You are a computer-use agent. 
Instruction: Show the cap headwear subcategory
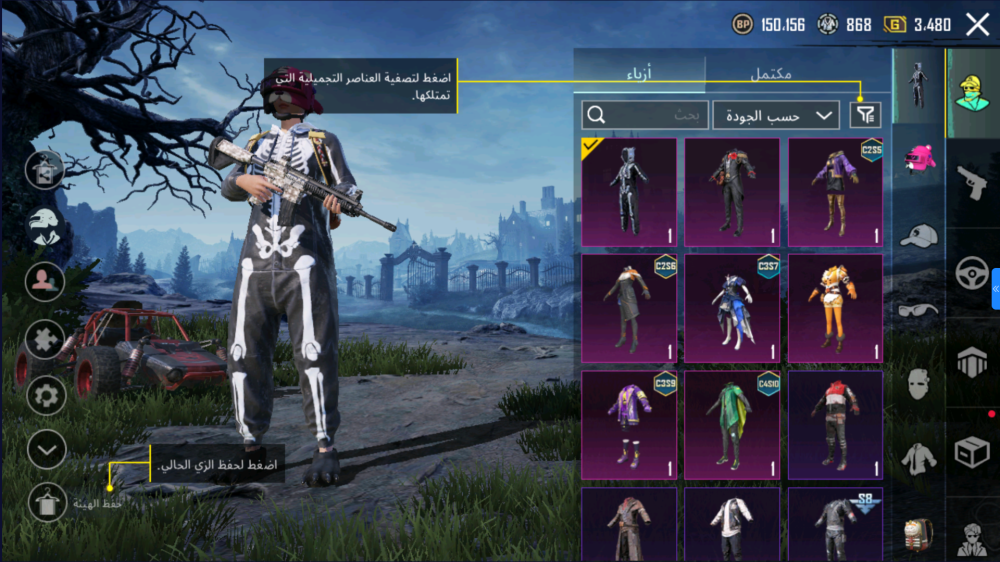click(918, 236)
